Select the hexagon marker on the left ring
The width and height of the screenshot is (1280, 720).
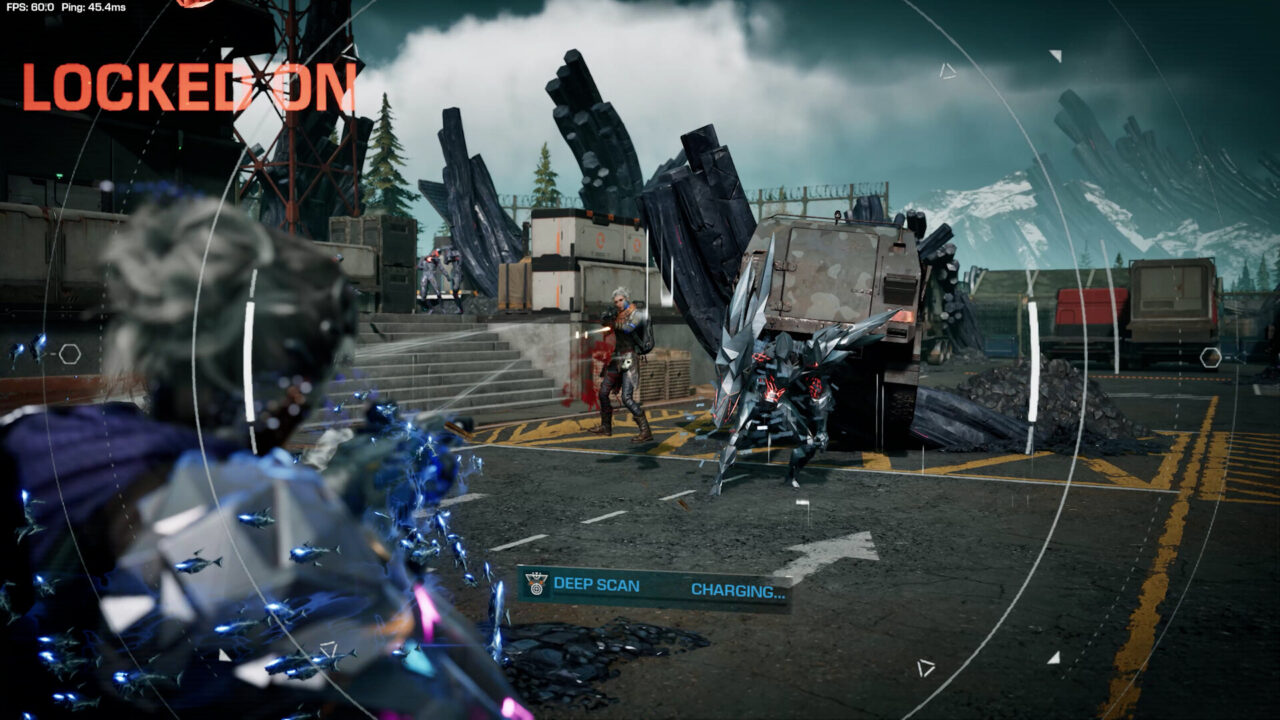click(x=70, y=354)
